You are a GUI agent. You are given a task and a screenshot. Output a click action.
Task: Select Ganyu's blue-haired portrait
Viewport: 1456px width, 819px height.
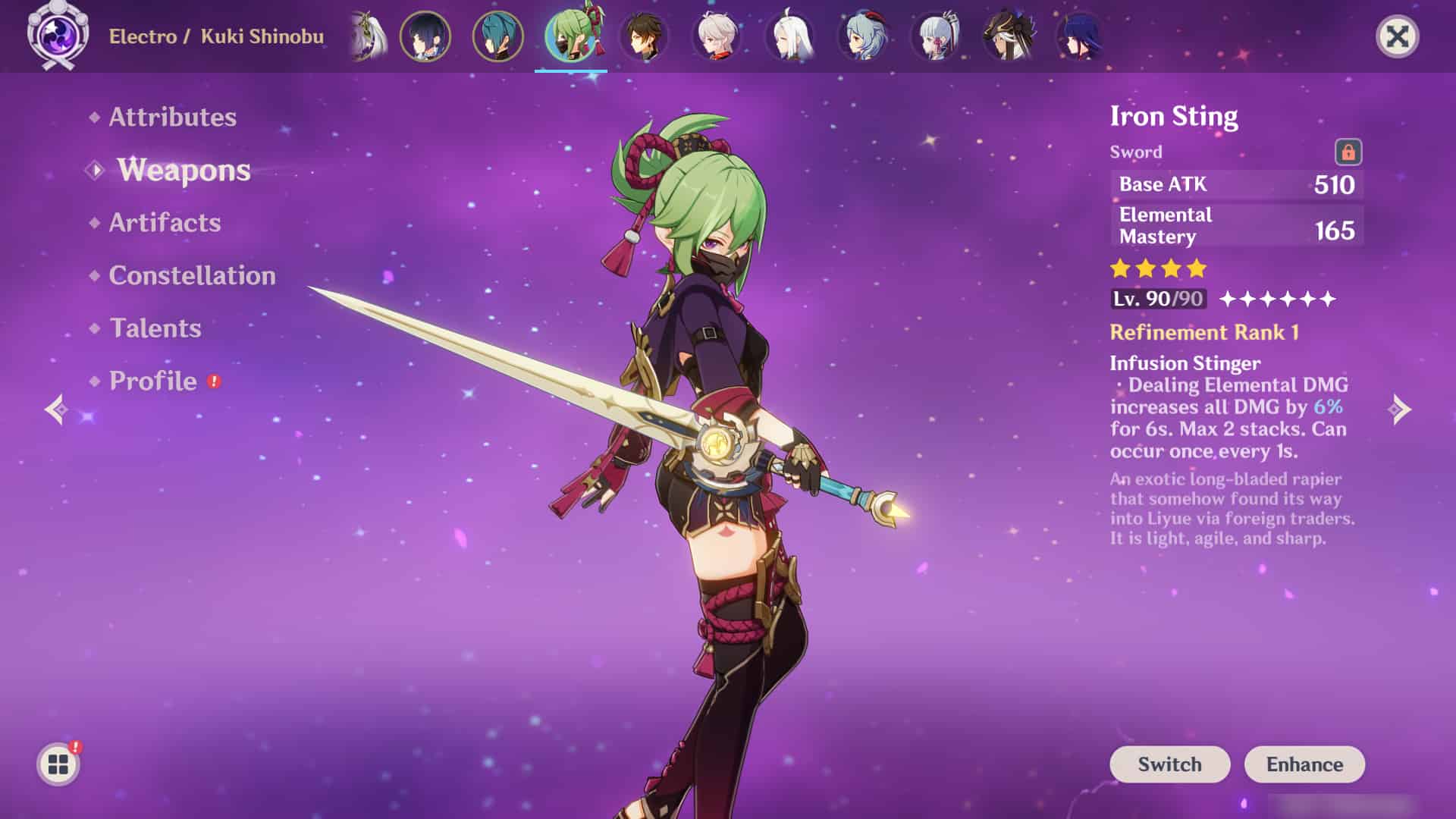coord(862,36)
